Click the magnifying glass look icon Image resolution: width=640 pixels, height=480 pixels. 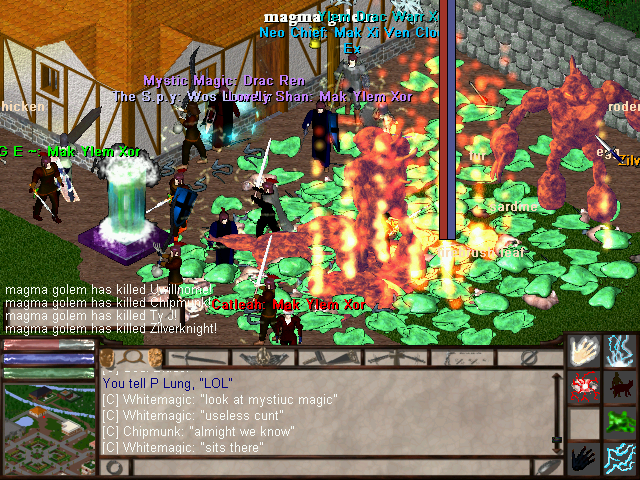[131, 357]
